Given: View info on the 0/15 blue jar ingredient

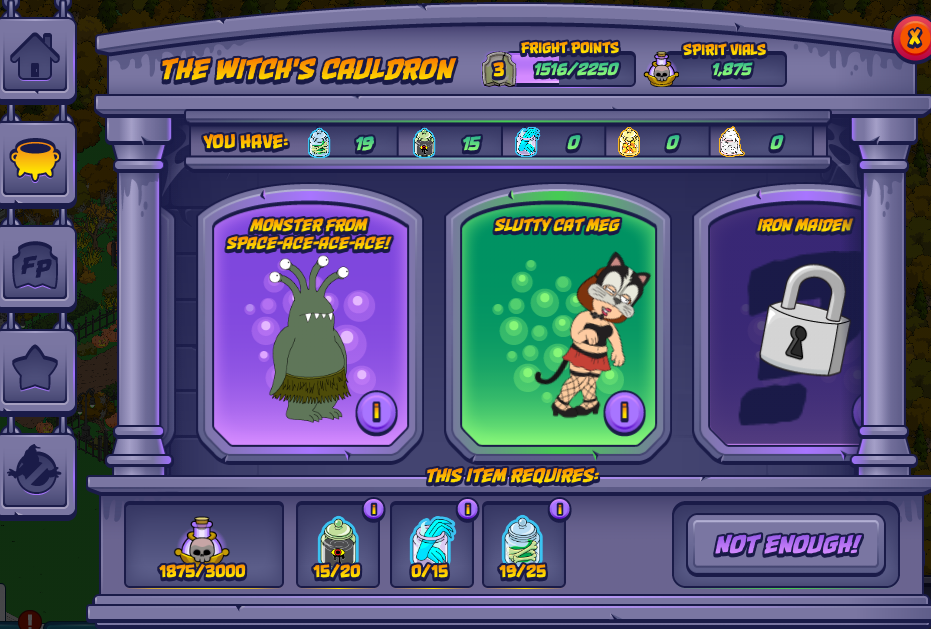Looking at the screenshot, I should point(467,509).
